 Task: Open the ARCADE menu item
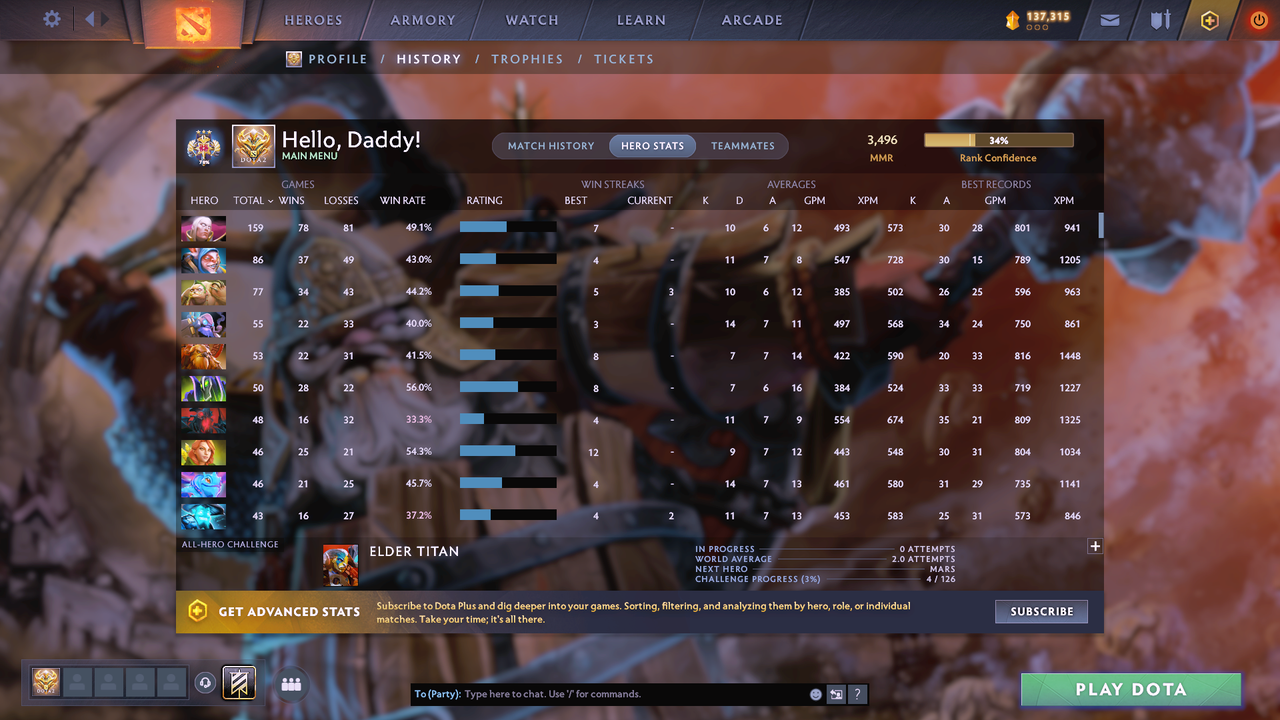(751, 19)
